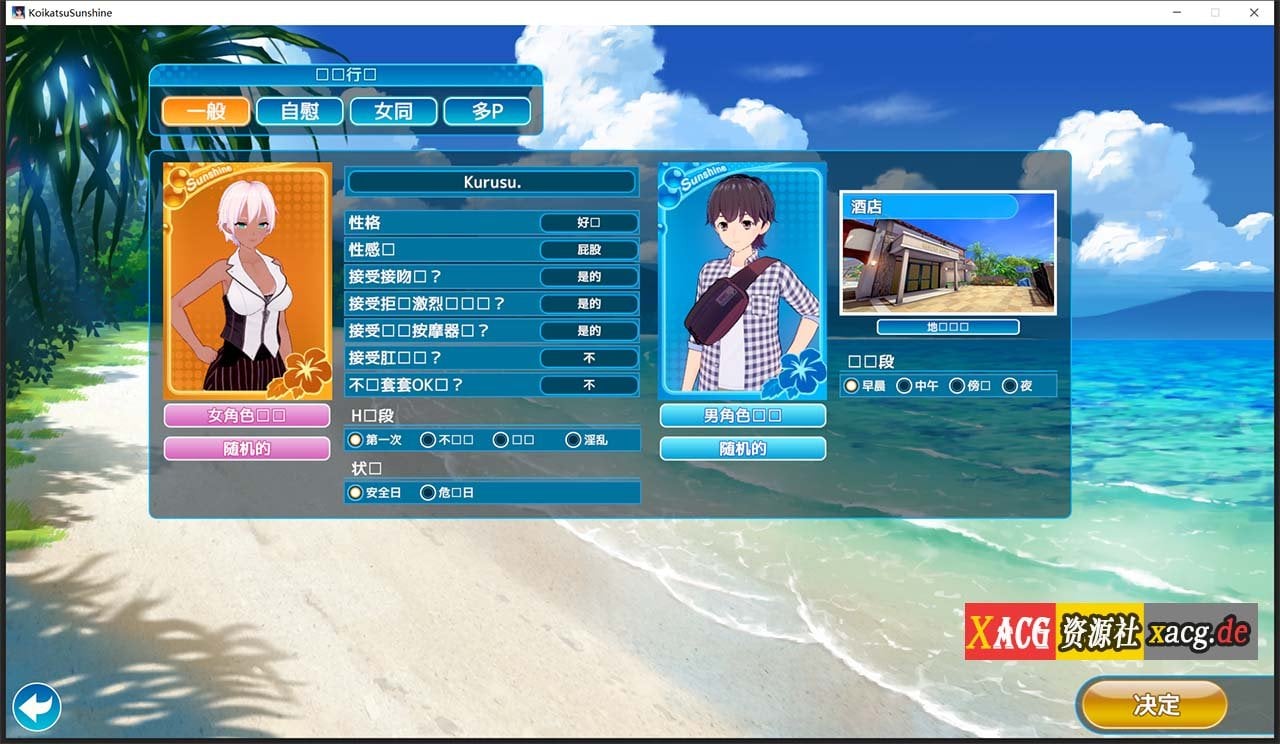The image size is (1280, 744).
Task: Open the 多P tab
Action: pos(487,111)
